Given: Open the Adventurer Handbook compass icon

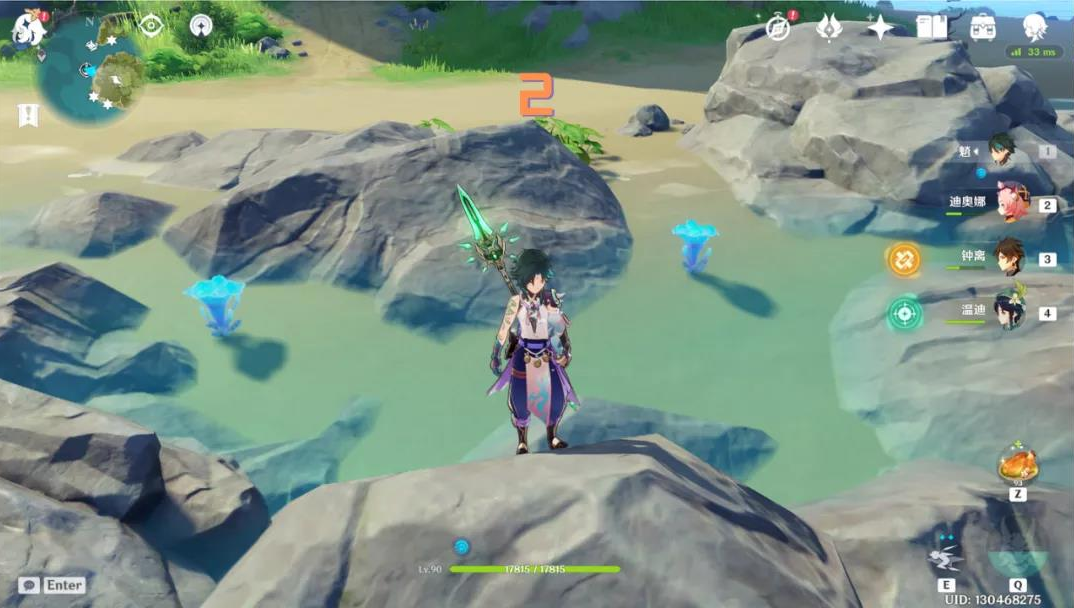Looking at the screenshot, I should pos(777,28).
